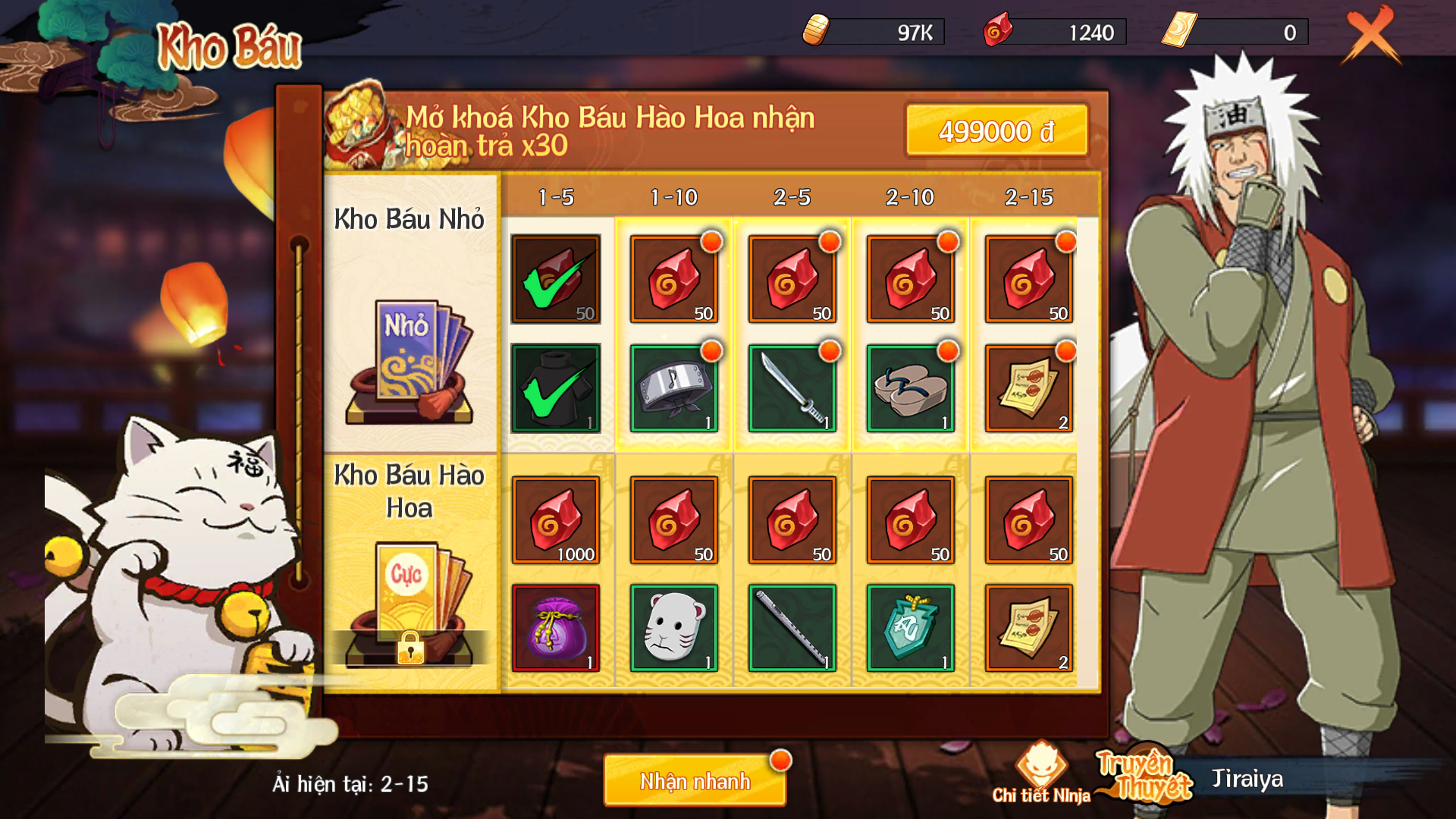
Task: Tap the red ruby currency icon
Action: click(997, 32)
